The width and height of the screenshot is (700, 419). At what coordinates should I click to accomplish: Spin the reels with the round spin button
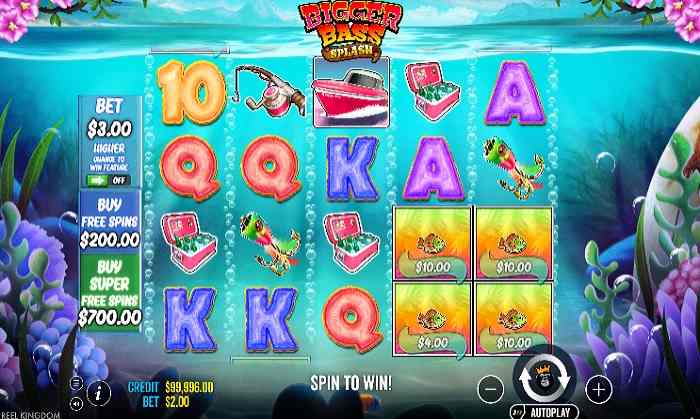(543, 380)
